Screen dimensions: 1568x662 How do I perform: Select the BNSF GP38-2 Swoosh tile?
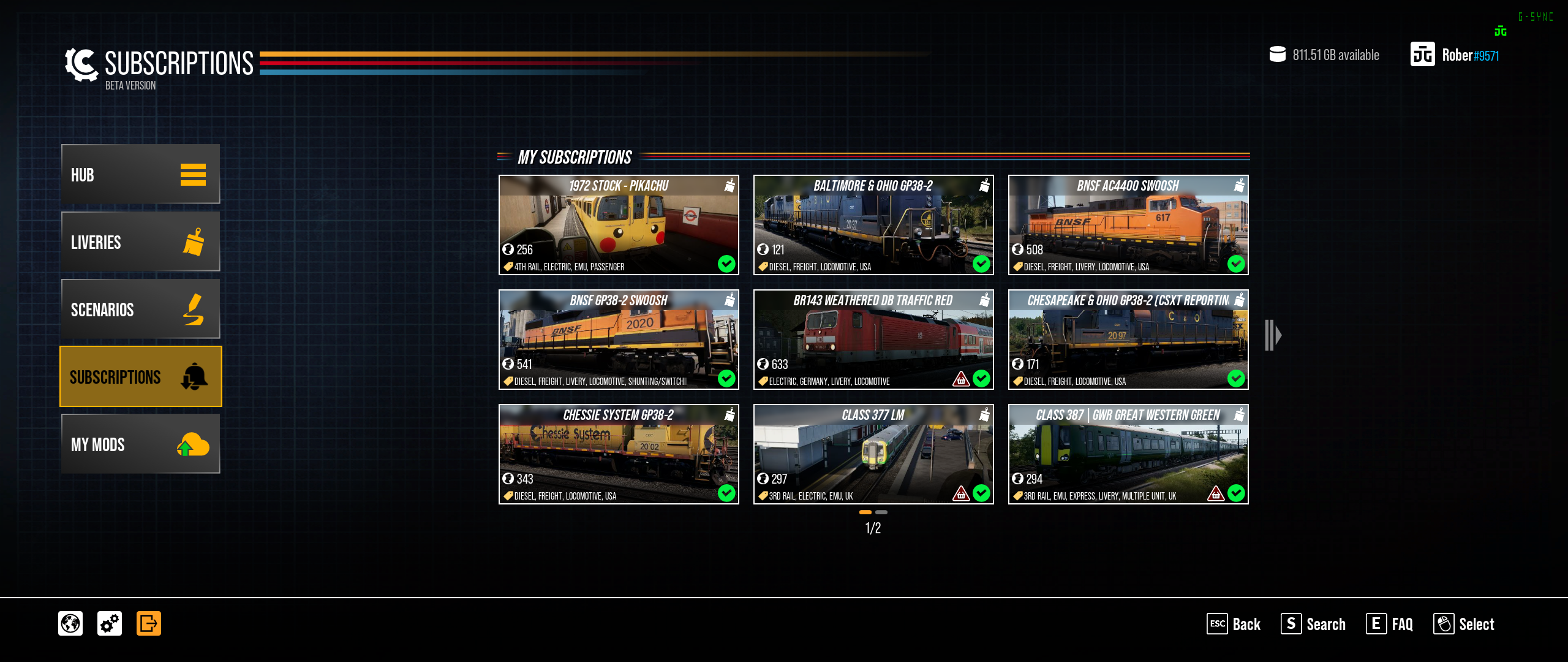tap(619, 340)
